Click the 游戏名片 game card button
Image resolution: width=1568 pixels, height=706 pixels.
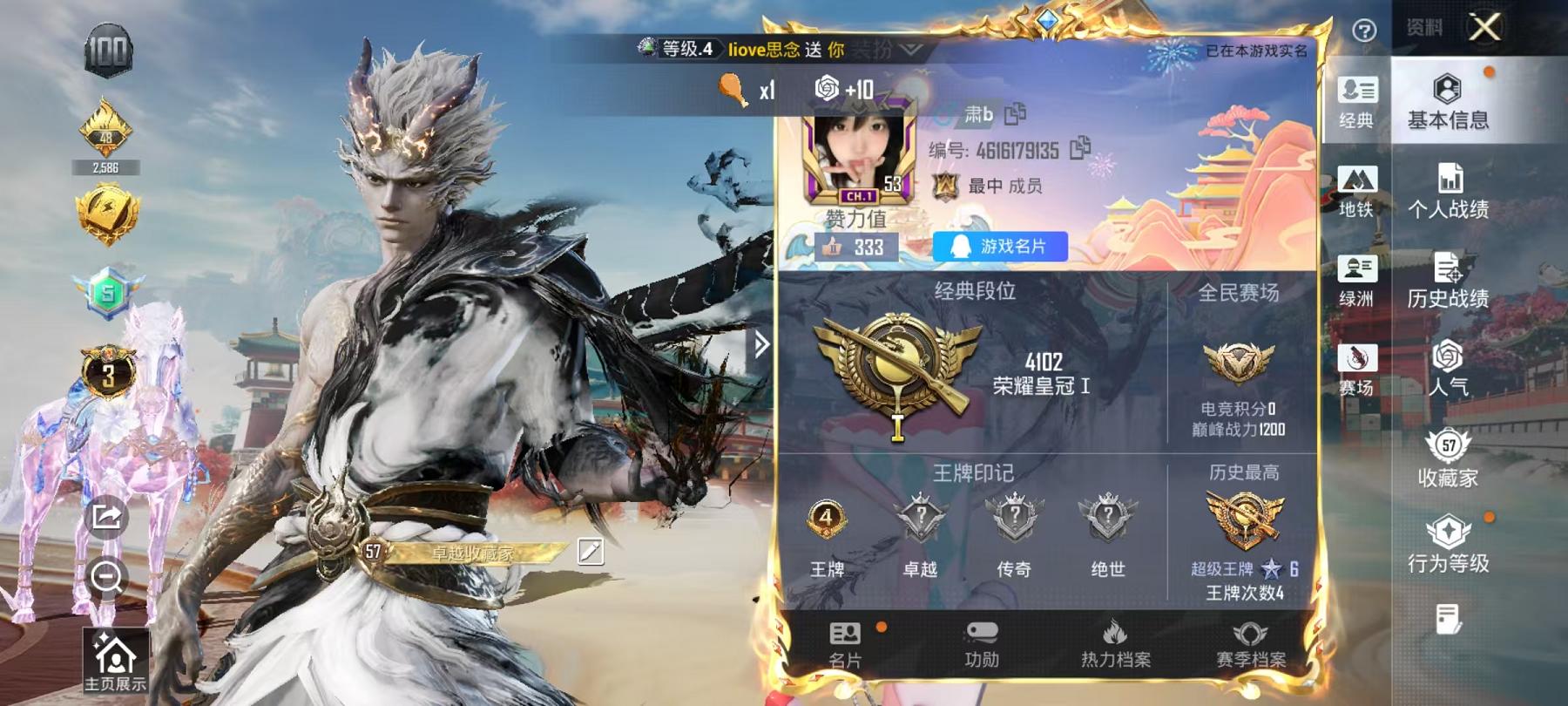click(997, 247)
